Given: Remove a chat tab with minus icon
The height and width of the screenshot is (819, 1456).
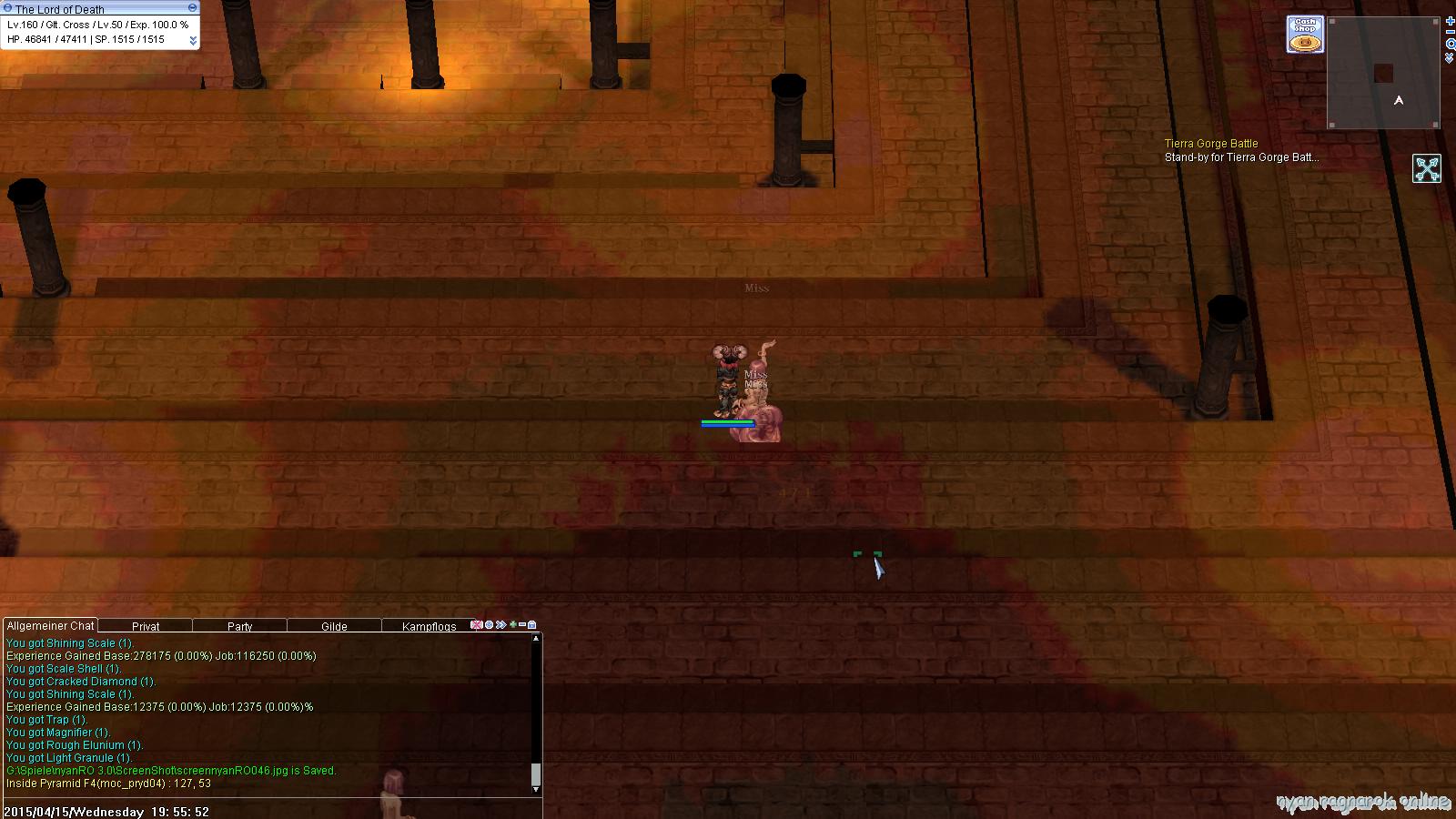Looking at the screenshot, I should pyautogui.click(x=522, y=625).
